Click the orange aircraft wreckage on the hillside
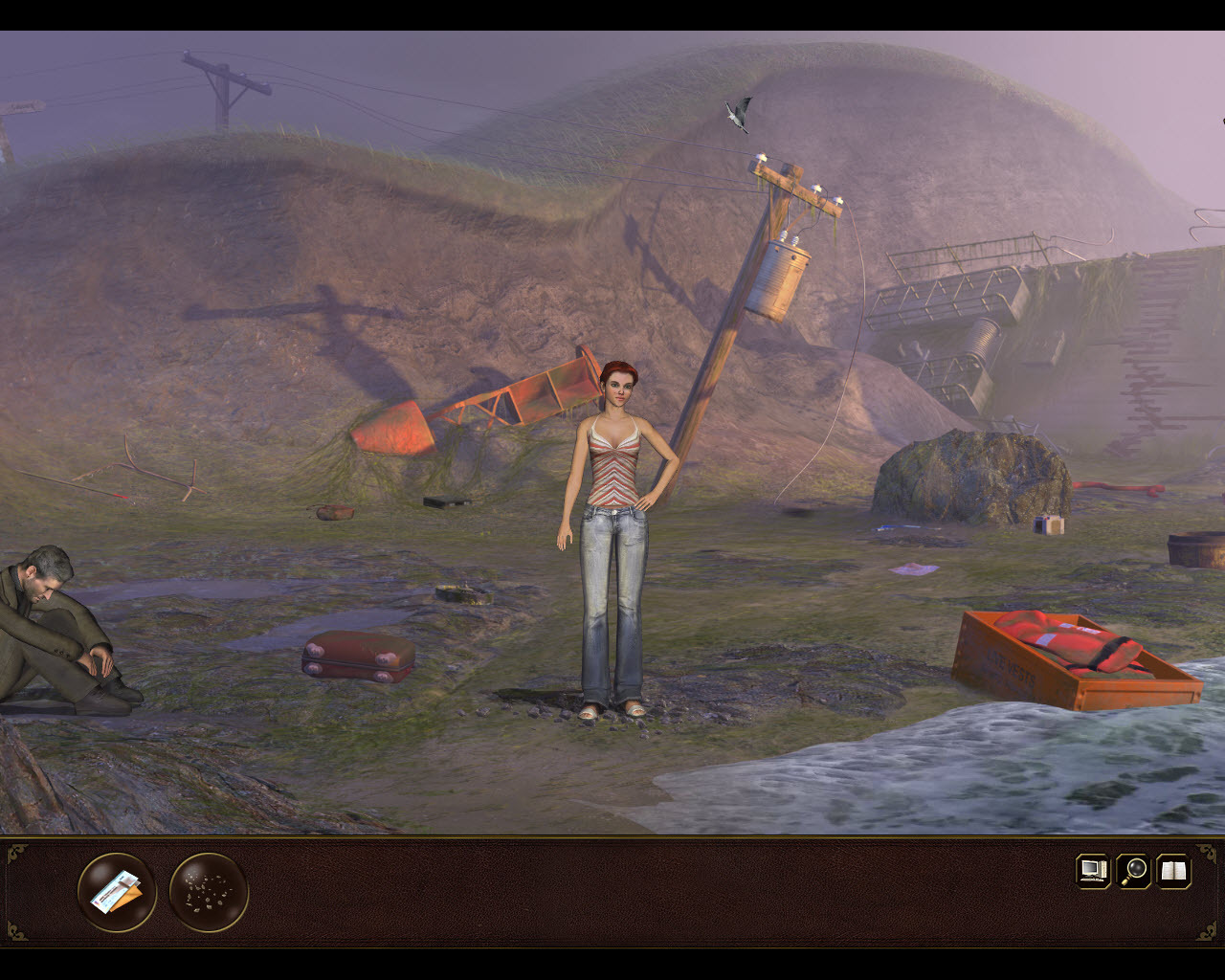Viewport: 1225px width, 980px height. tap(469, 402)
